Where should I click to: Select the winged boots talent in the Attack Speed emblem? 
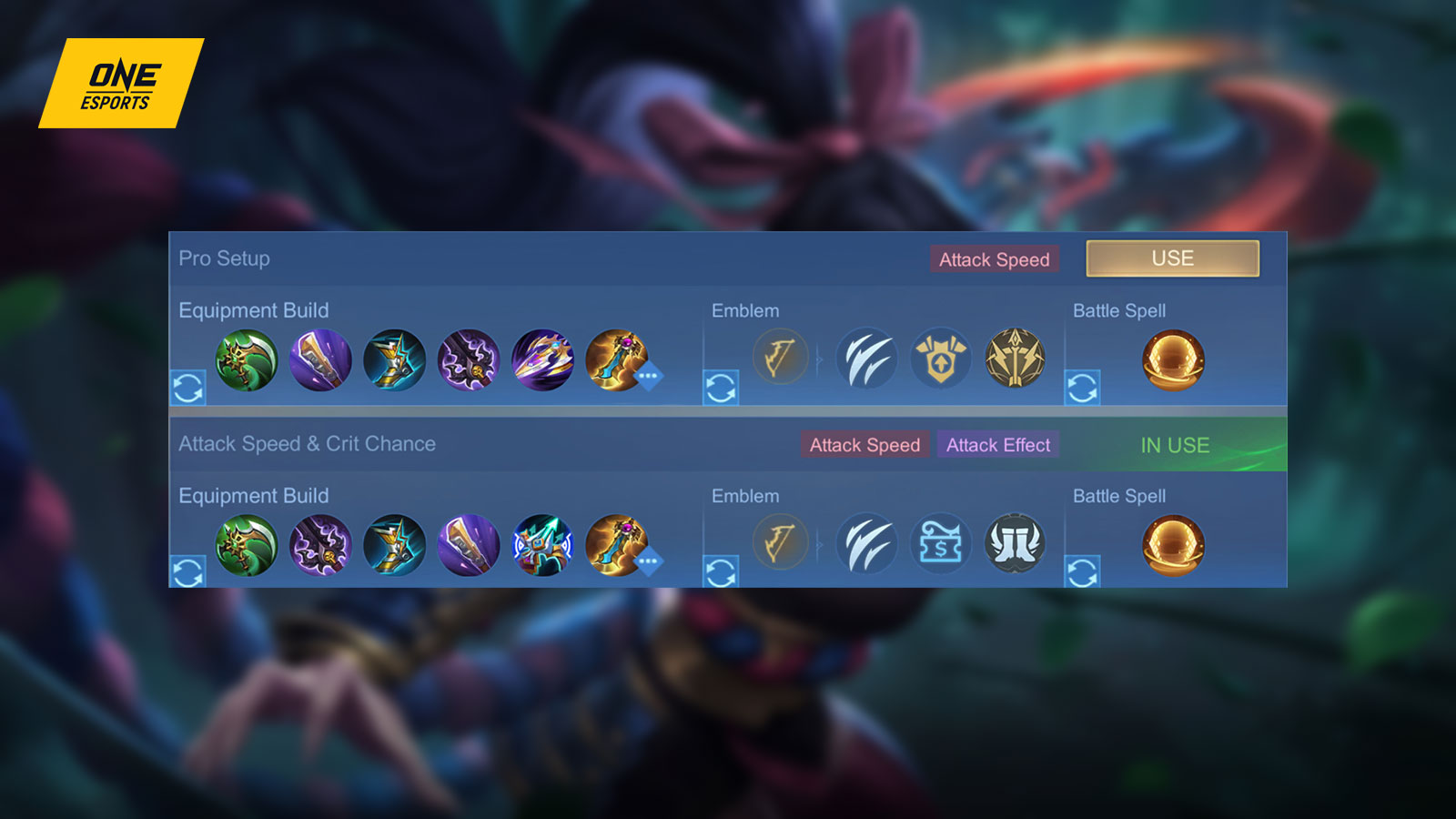[x=1011, y=544]
